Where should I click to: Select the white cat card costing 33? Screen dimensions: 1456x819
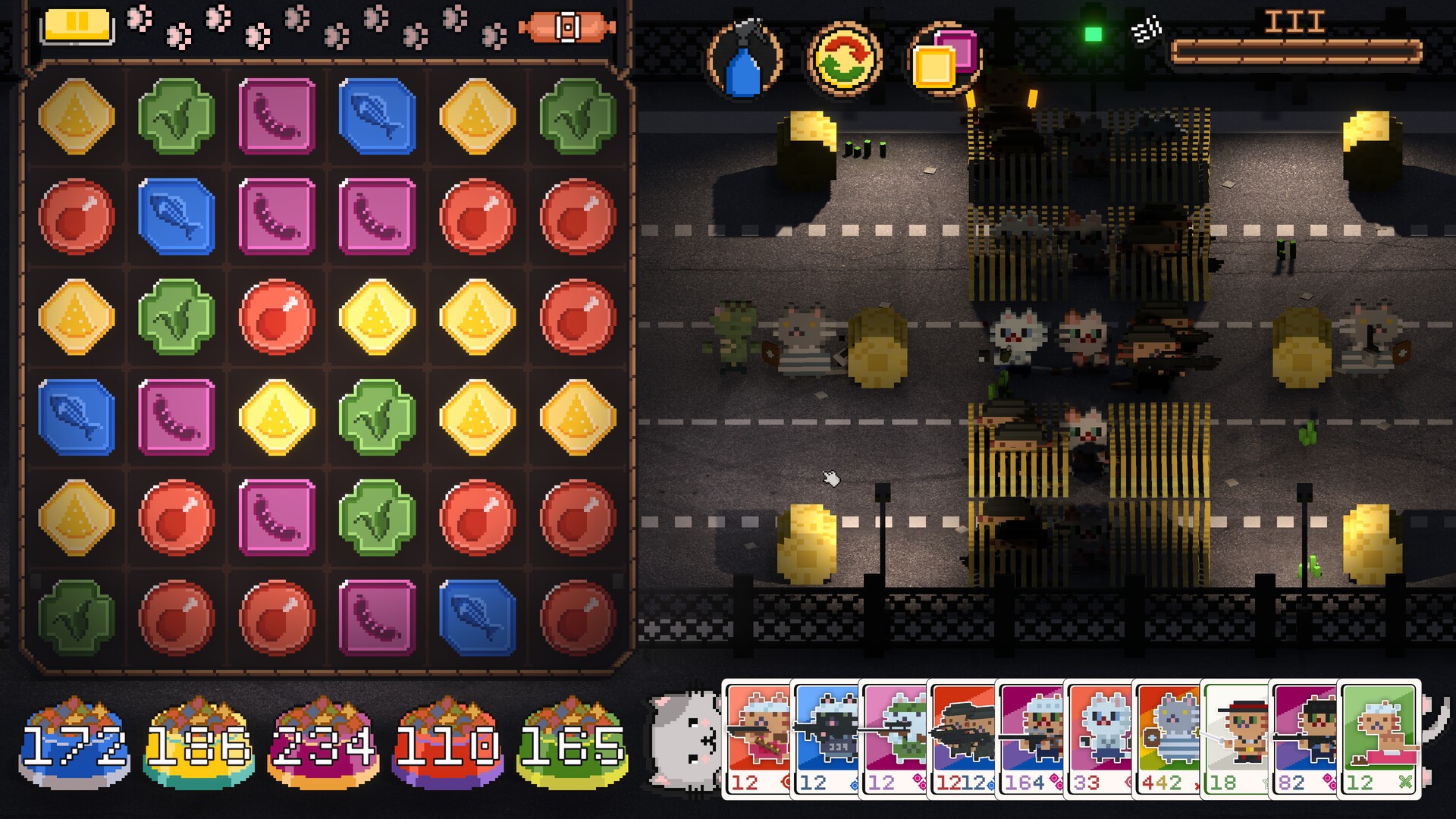(1098, 736)
